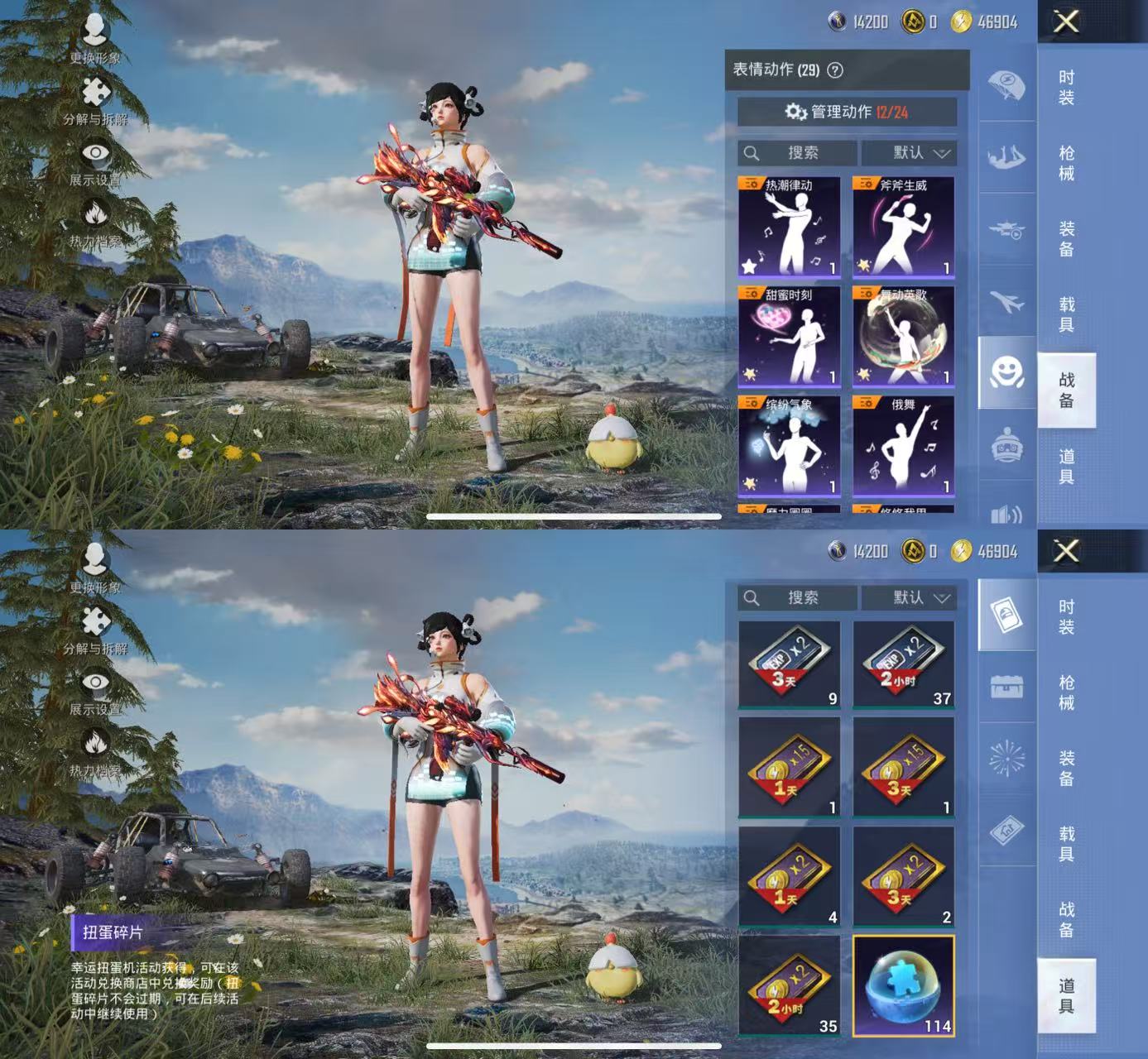
Task: Open the skydiving pose icon
Action: coord(1006,157)
